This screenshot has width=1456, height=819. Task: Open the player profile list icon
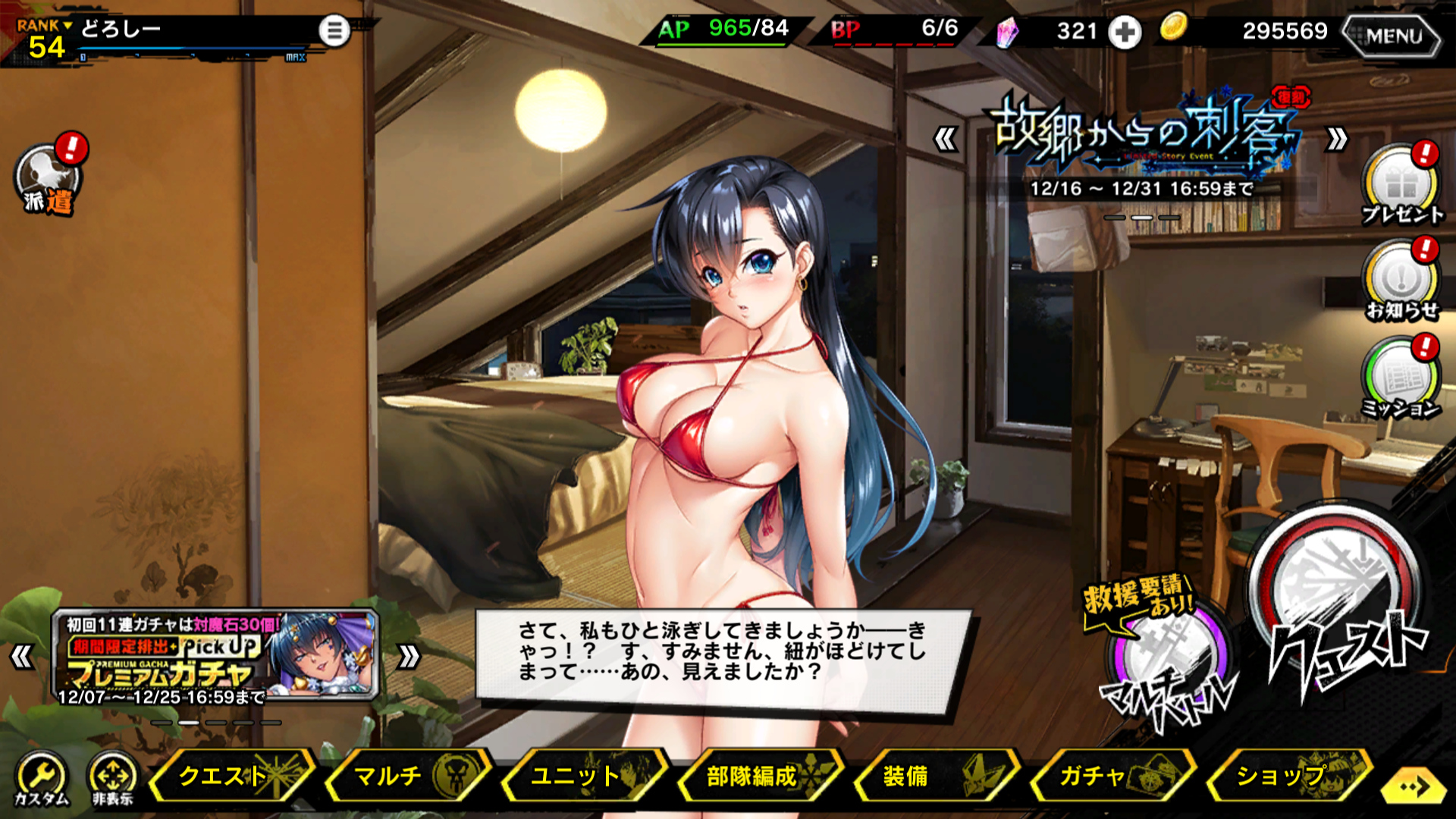pyautogui.click(x=334, y=31)
